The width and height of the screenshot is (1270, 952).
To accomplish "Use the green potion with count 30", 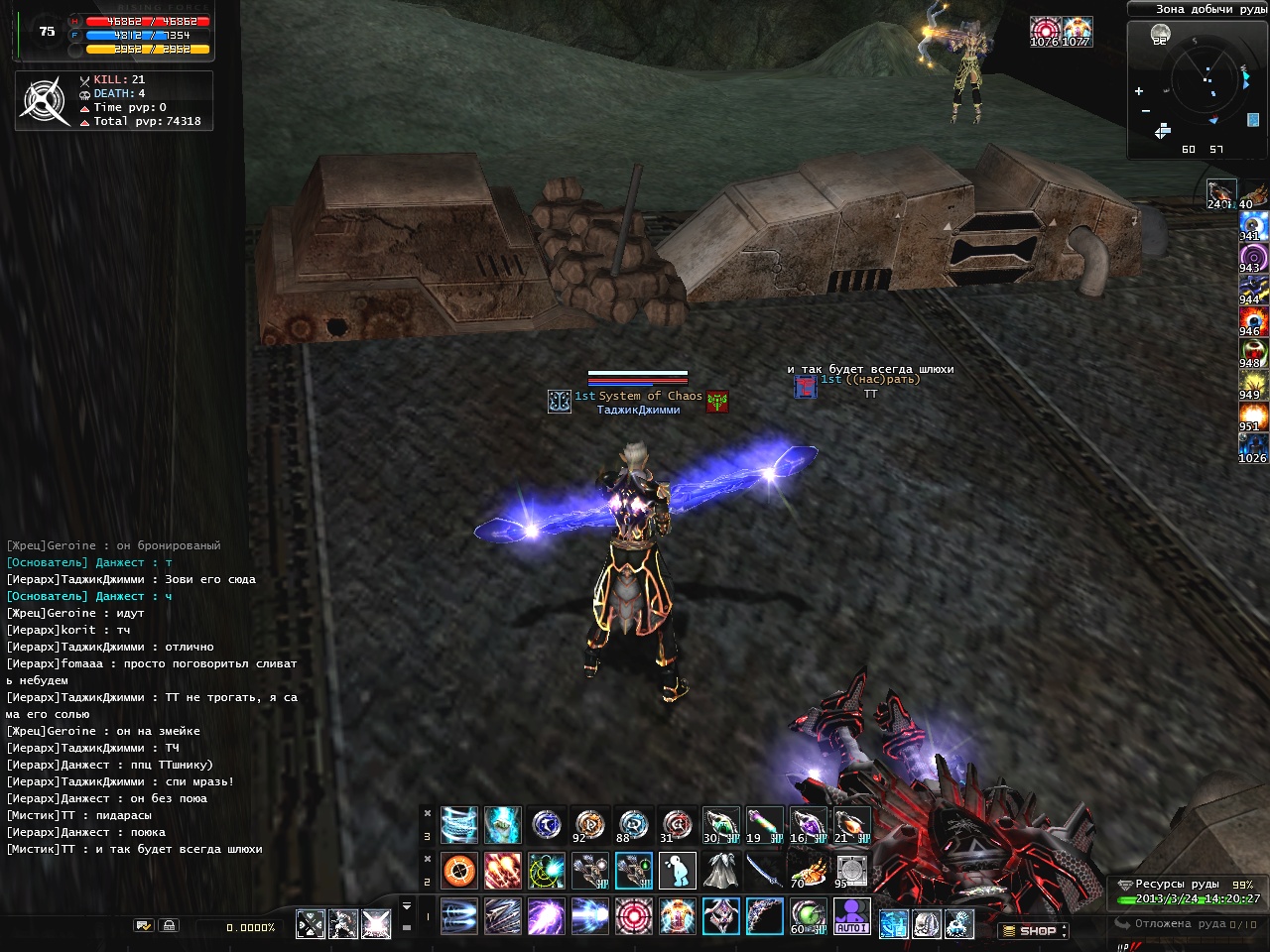I will pos(720,825).
